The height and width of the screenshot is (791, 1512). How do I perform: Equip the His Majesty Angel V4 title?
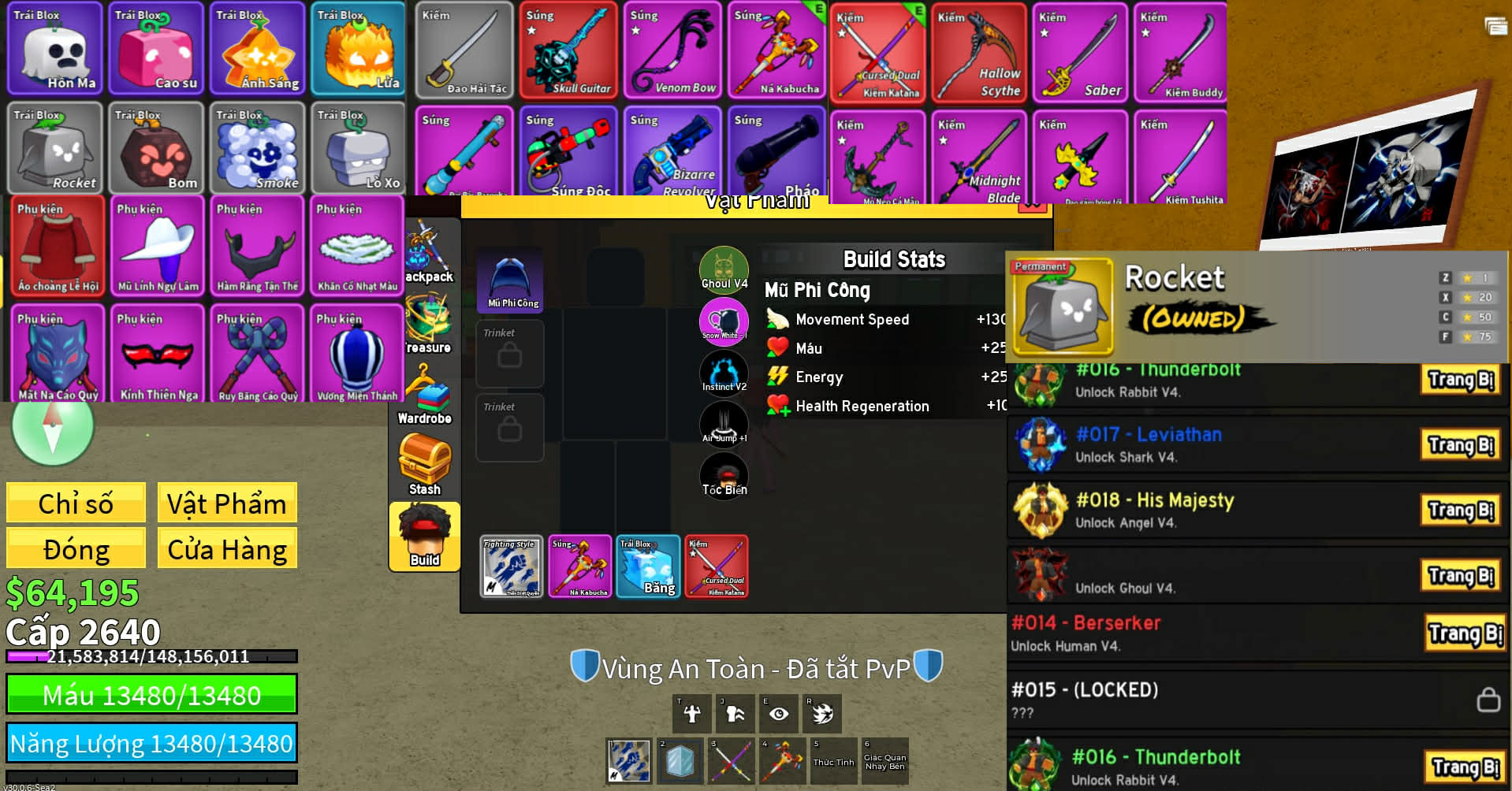click(1461, 511)
